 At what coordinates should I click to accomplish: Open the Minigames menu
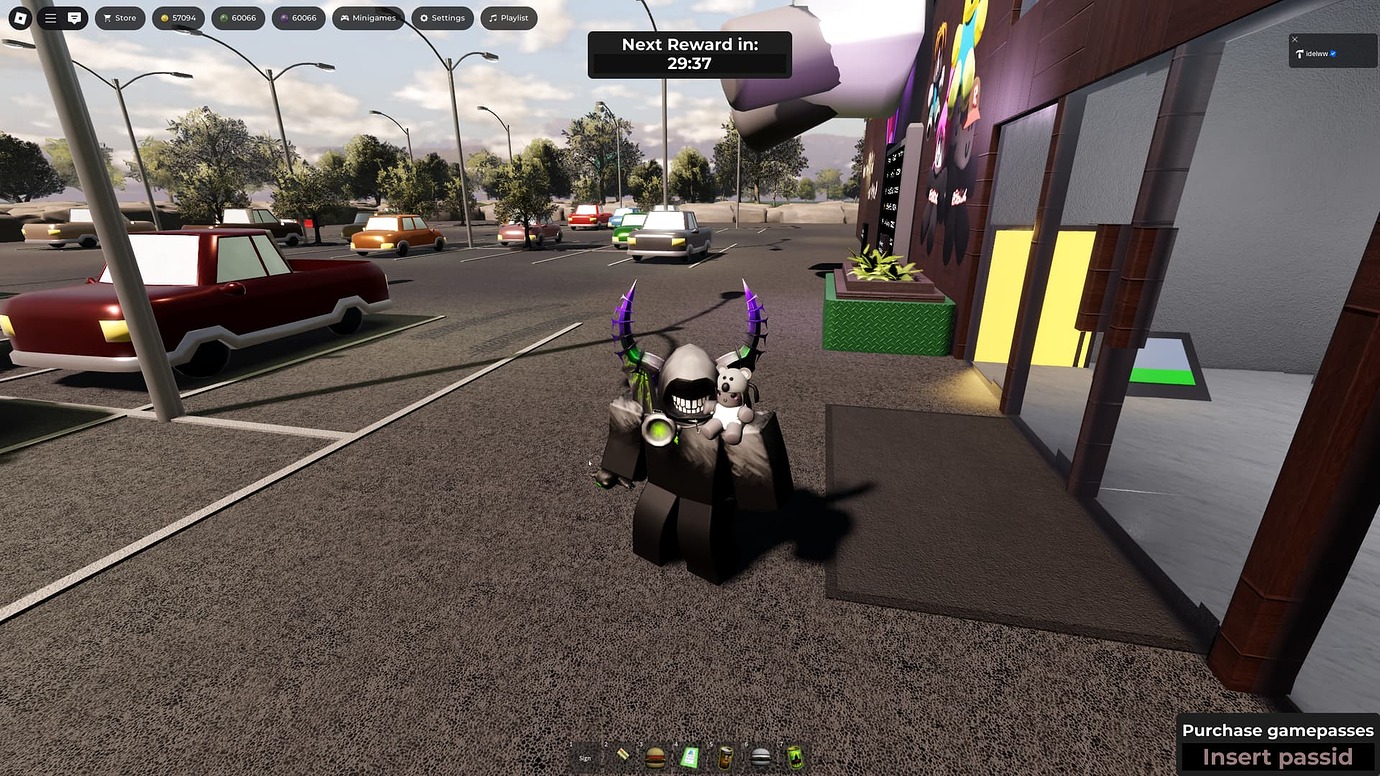[x=368, y=17]
